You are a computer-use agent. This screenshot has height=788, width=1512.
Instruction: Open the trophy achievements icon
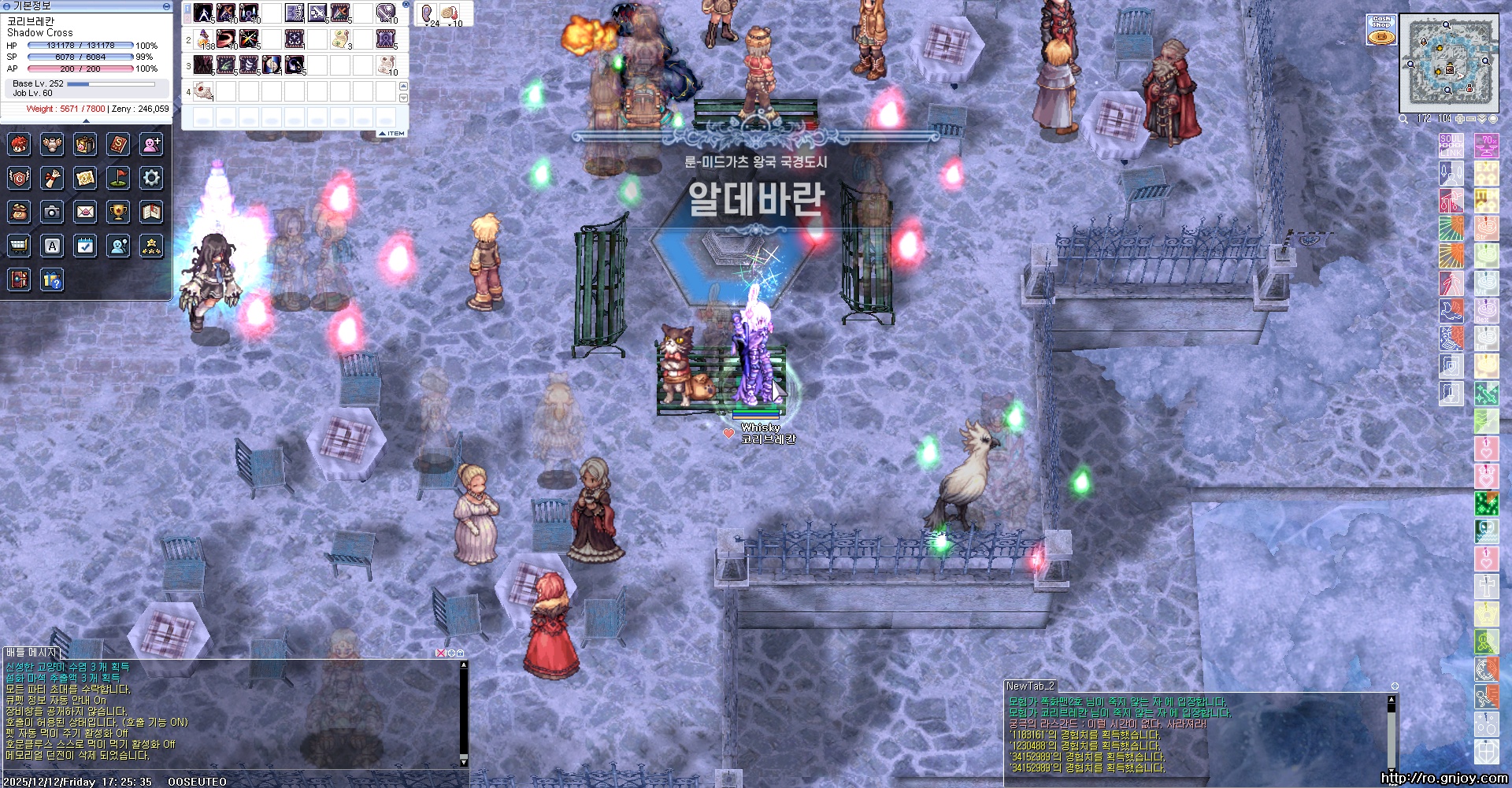(x=118, y=212)
